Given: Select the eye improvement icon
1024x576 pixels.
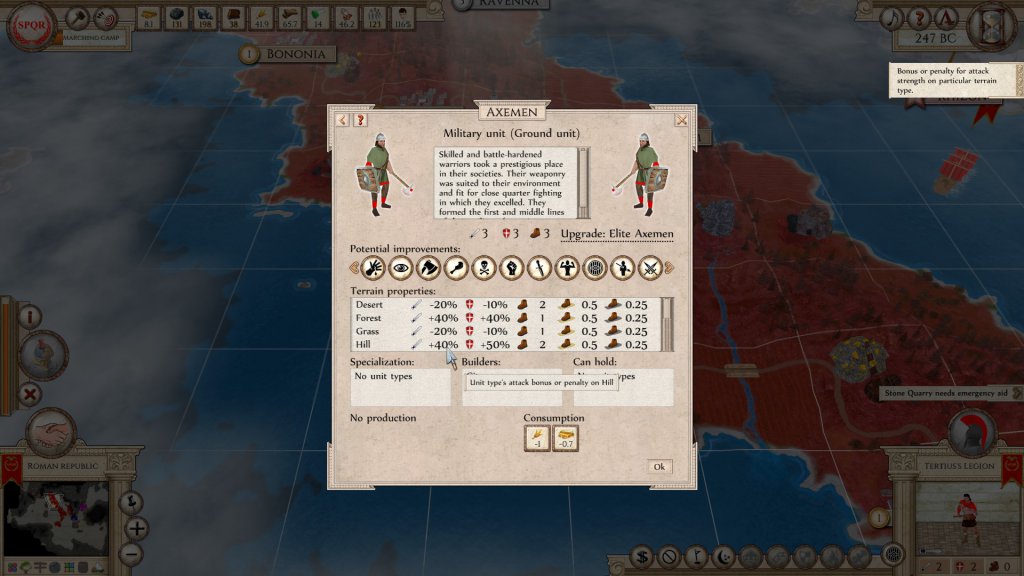Looking at the screenshot, I should (402, 267).
